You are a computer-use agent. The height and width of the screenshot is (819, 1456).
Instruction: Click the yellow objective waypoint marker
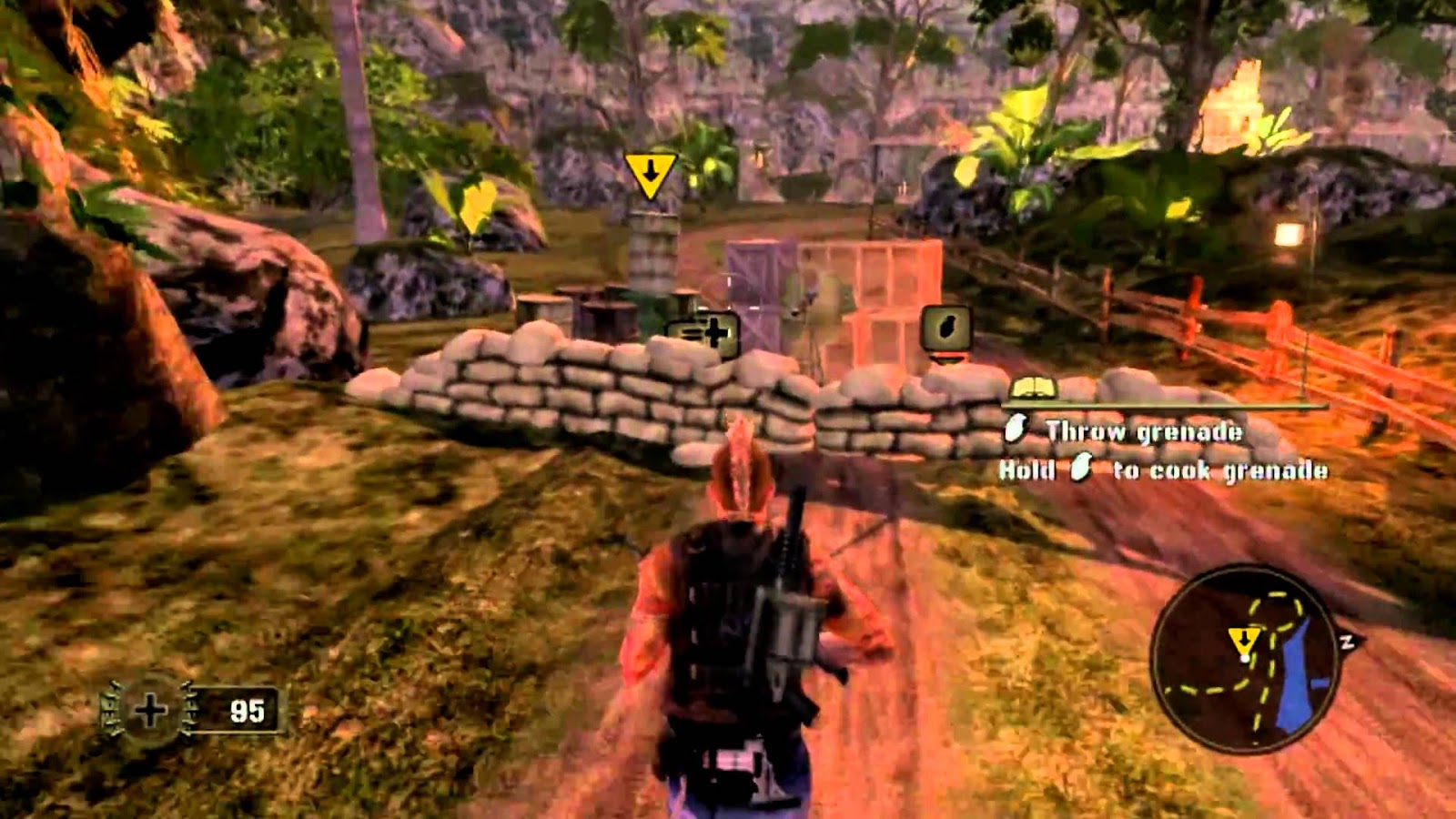point(650,174)
